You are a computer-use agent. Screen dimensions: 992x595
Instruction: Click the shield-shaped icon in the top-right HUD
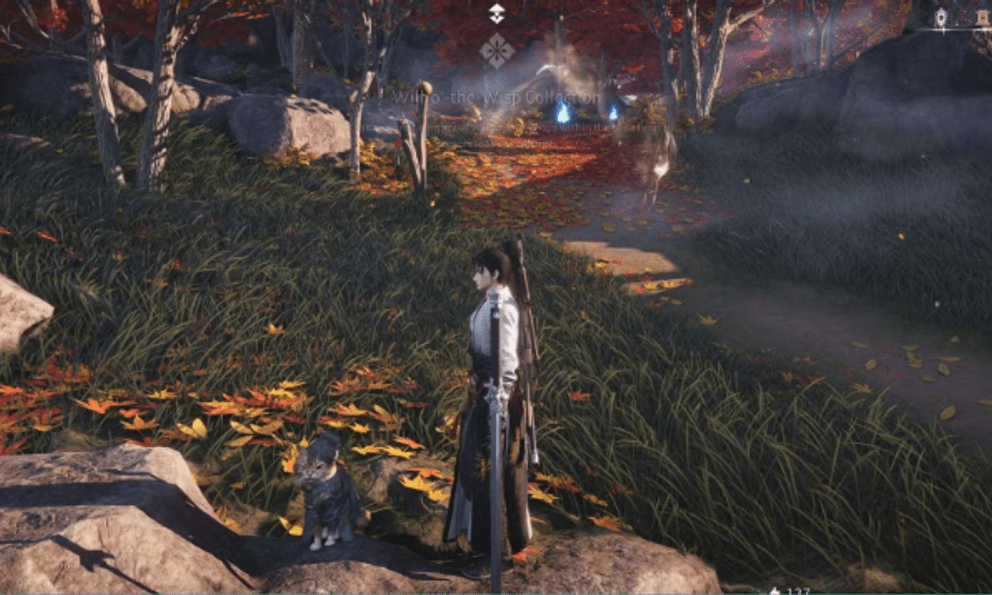click(x=940, y=17)
